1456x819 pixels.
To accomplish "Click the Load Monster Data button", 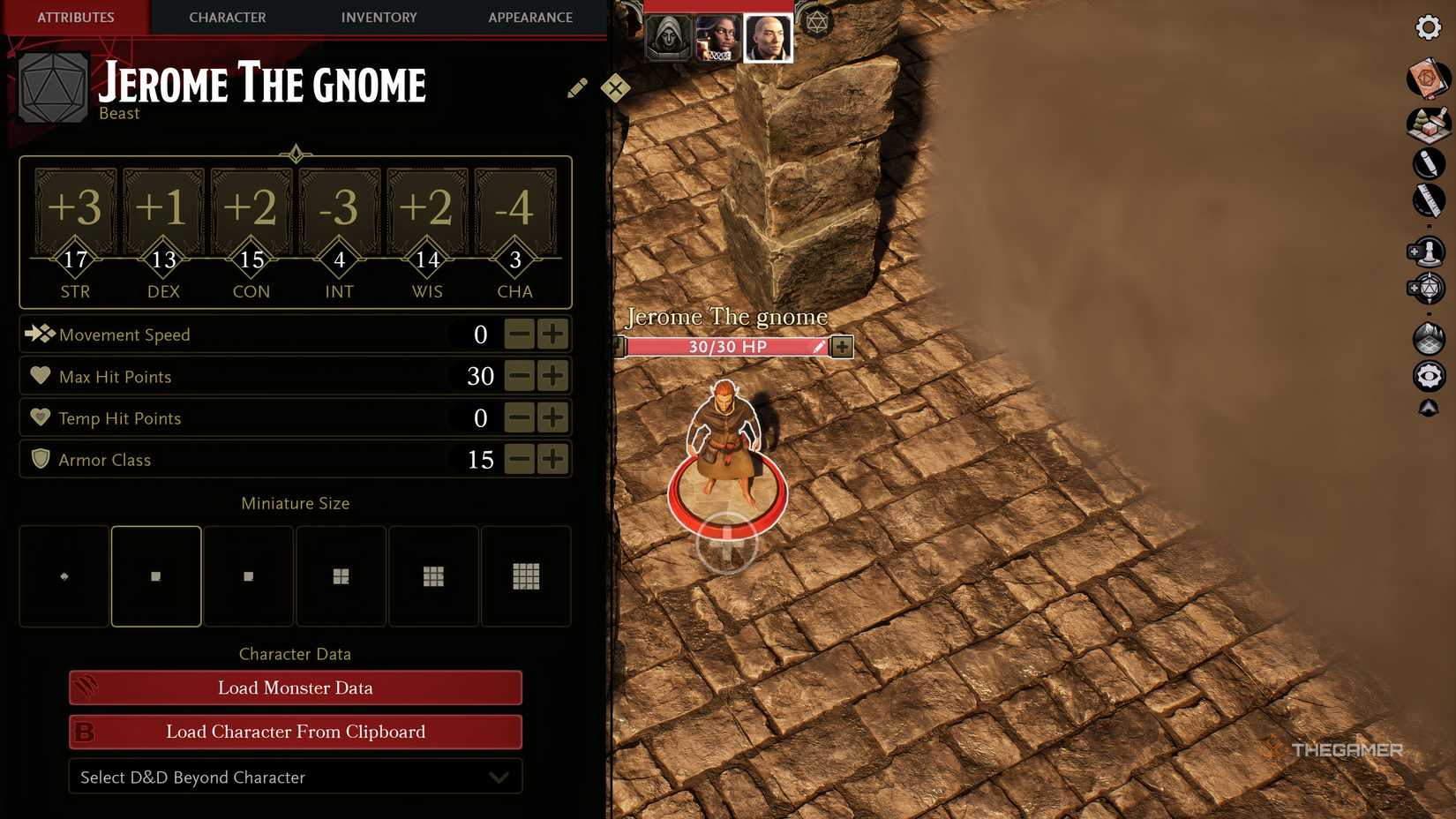I will pyautogui.click(x=295, y=688).
